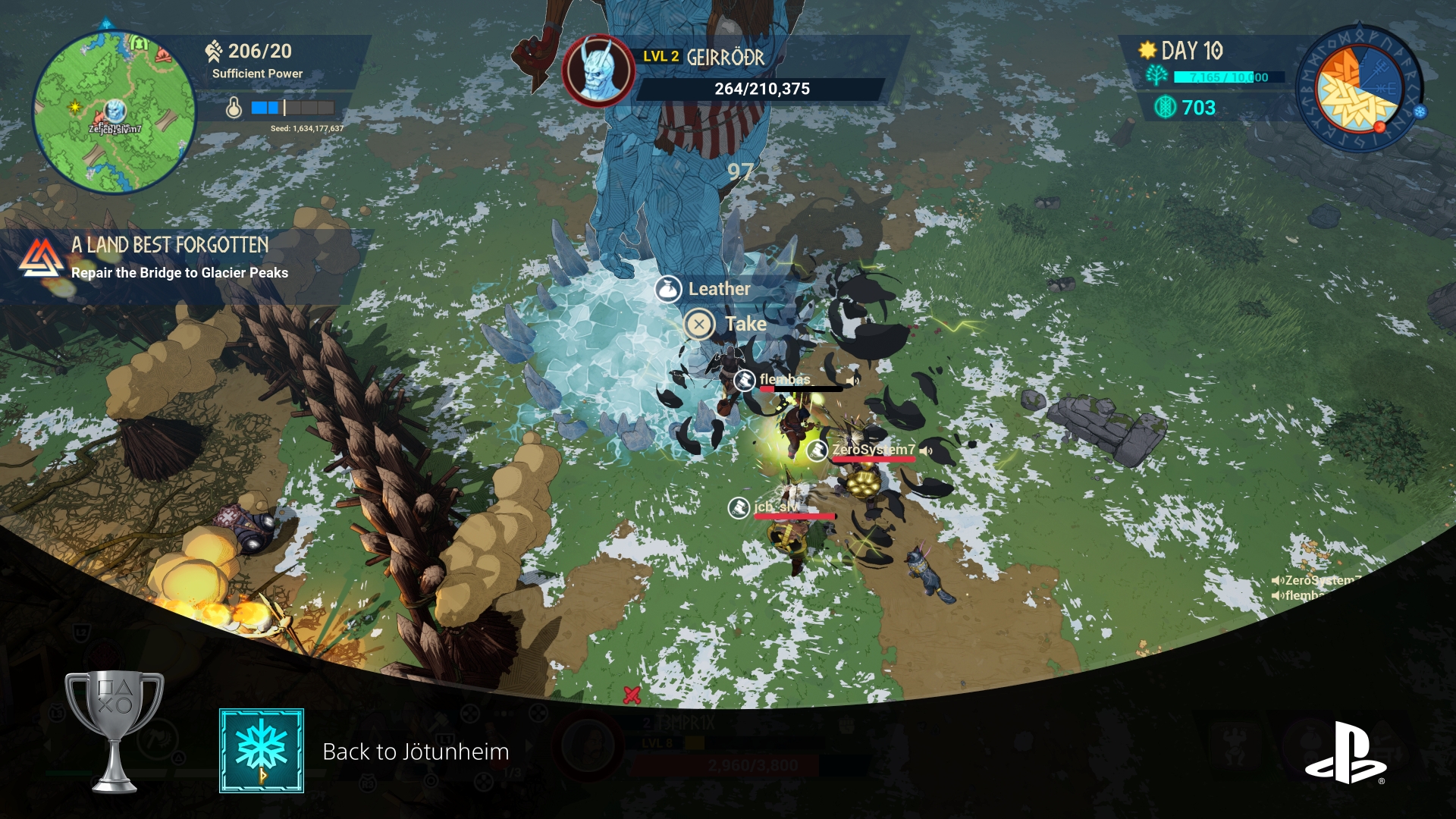Viewport: 1456px width, 819px height.
Task: Select the Back to Jötunheim trophy notification
Action: tap(416, 752)
